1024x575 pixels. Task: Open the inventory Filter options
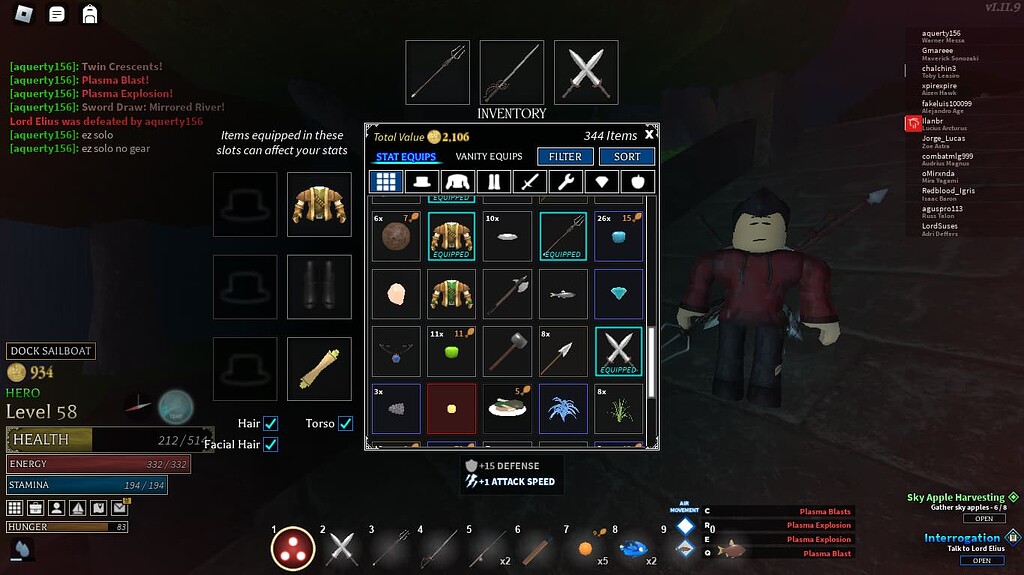click(x=565, y=157)
